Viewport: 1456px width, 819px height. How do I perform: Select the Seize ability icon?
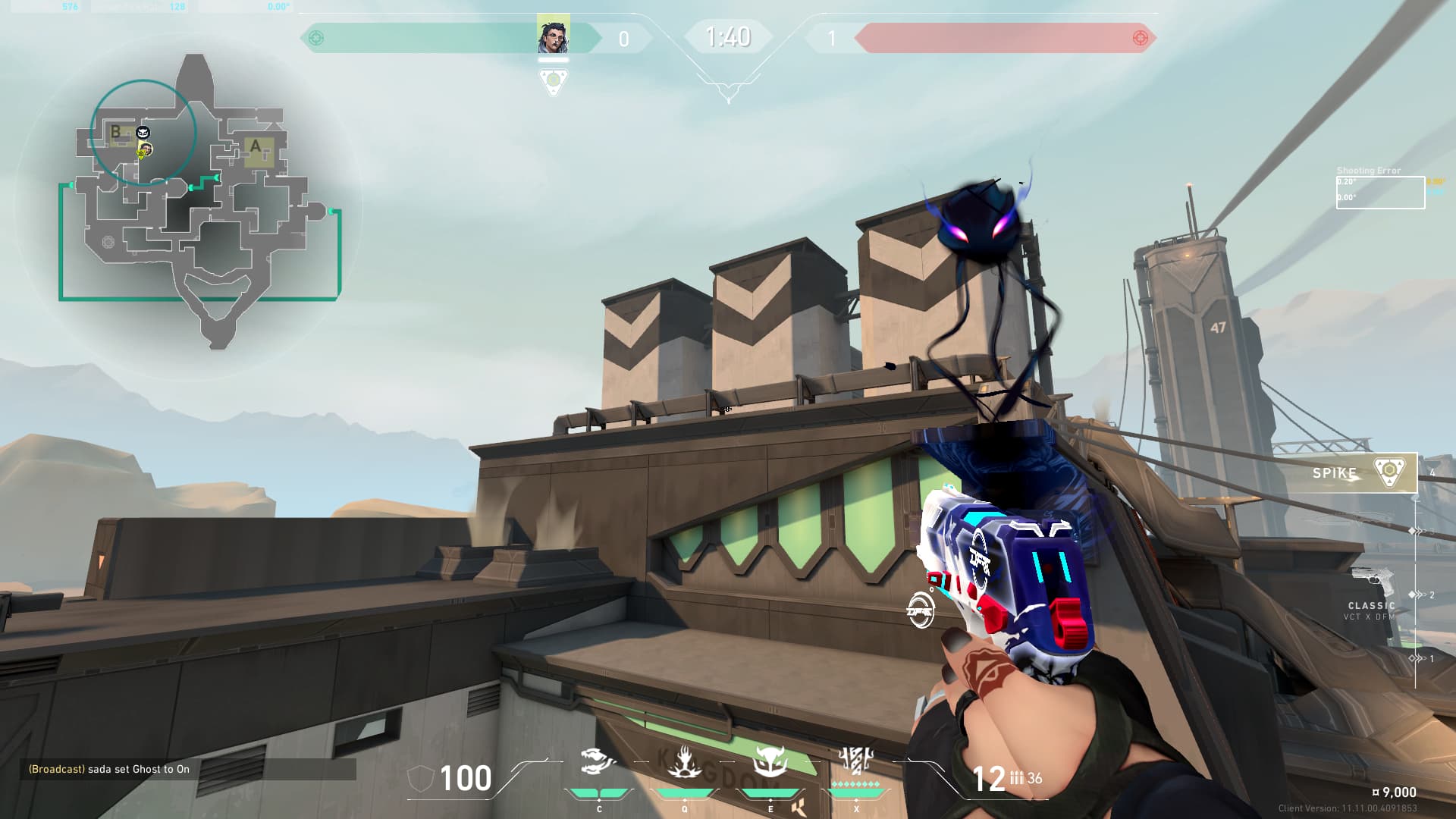coord(684,761)
